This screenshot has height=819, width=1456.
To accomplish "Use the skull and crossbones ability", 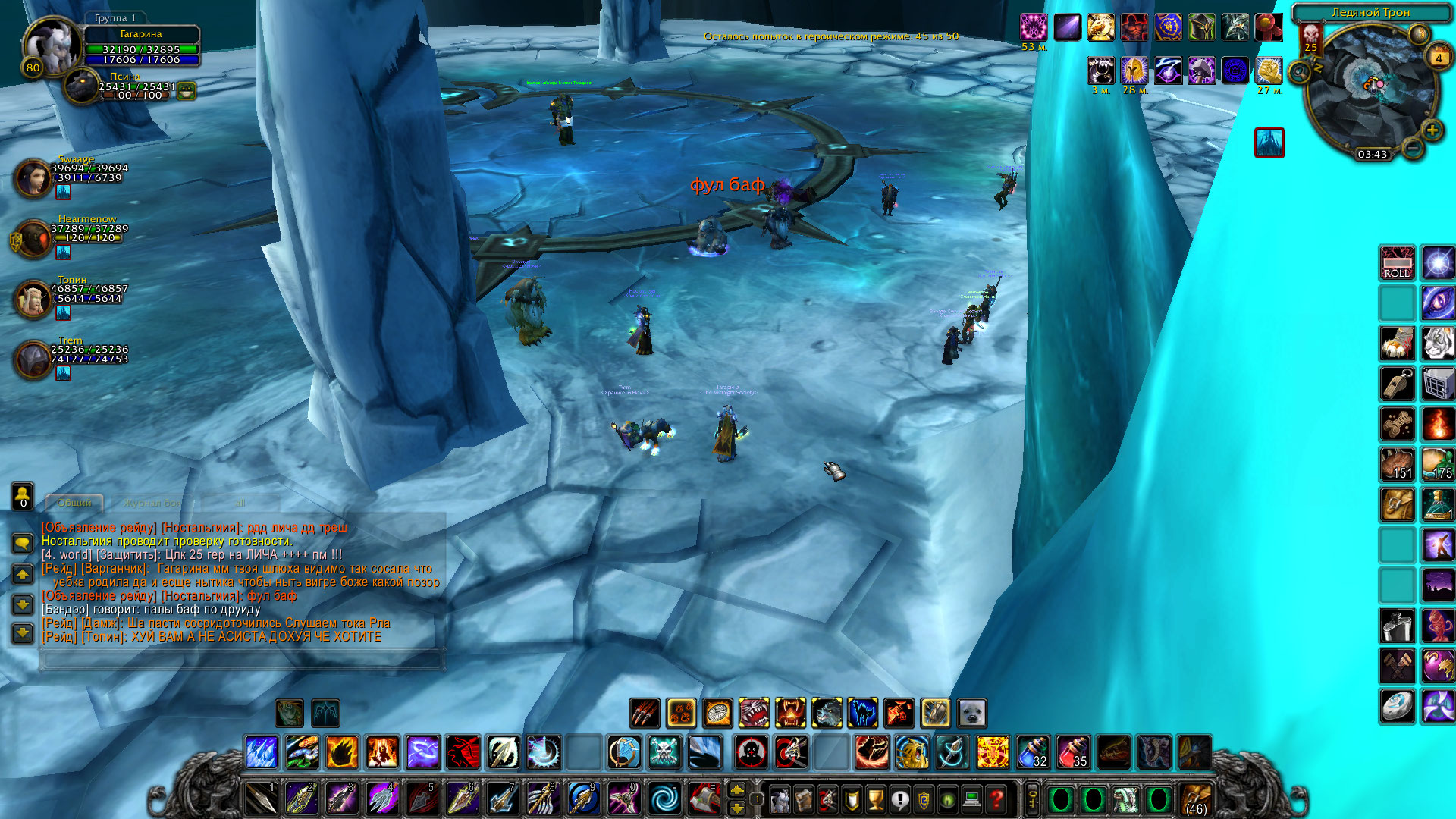I will click(x=664, y=752).
